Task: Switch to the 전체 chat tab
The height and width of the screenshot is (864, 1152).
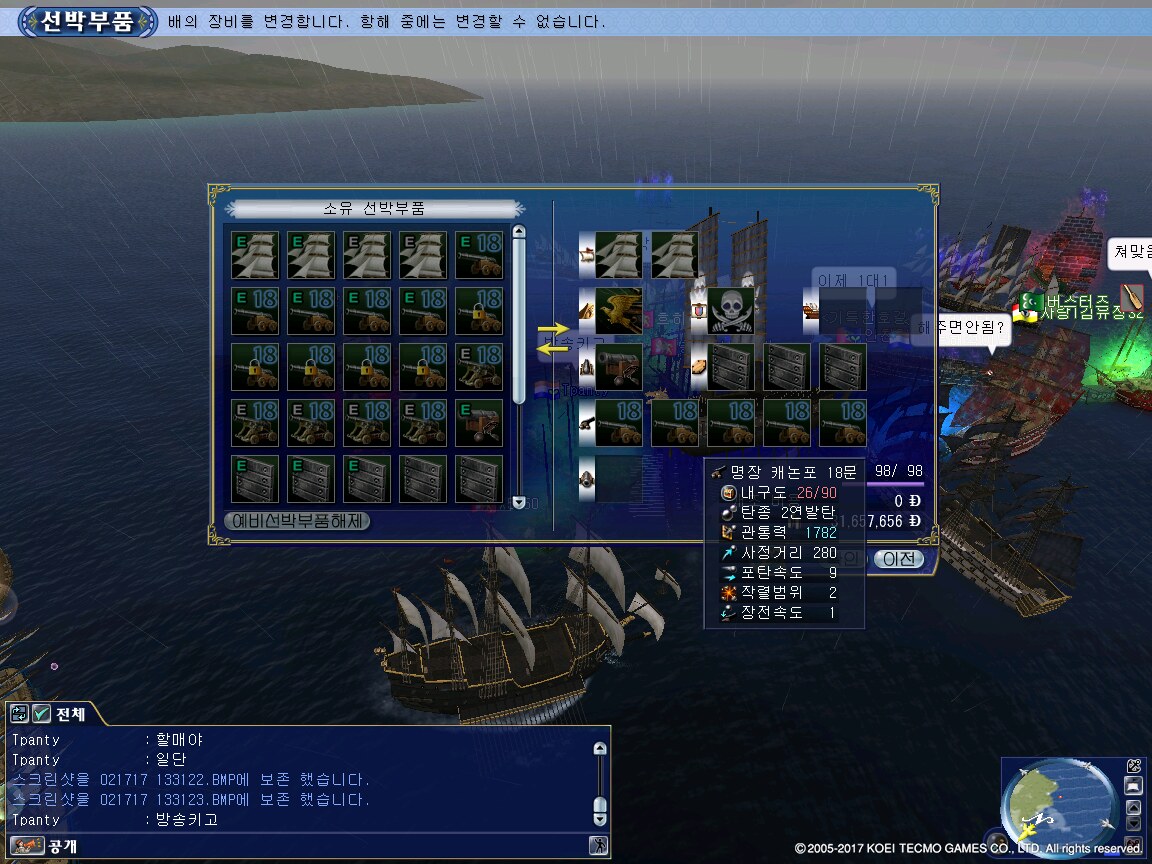Action: point(70,714)
